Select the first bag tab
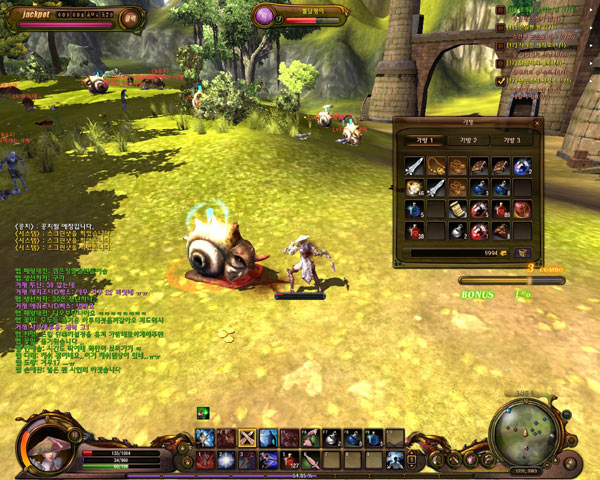Screen dimensions: 600x480 (421, 140)
